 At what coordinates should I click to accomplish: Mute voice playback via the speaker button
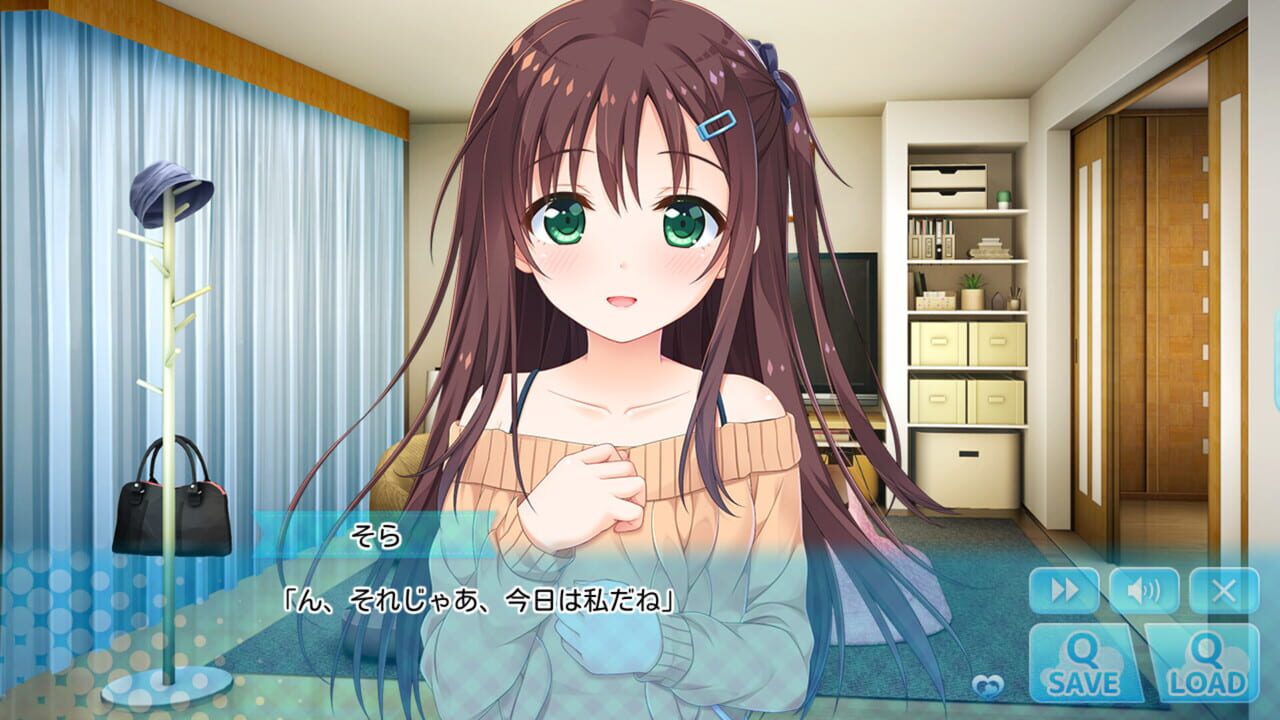pos(1143,589)
